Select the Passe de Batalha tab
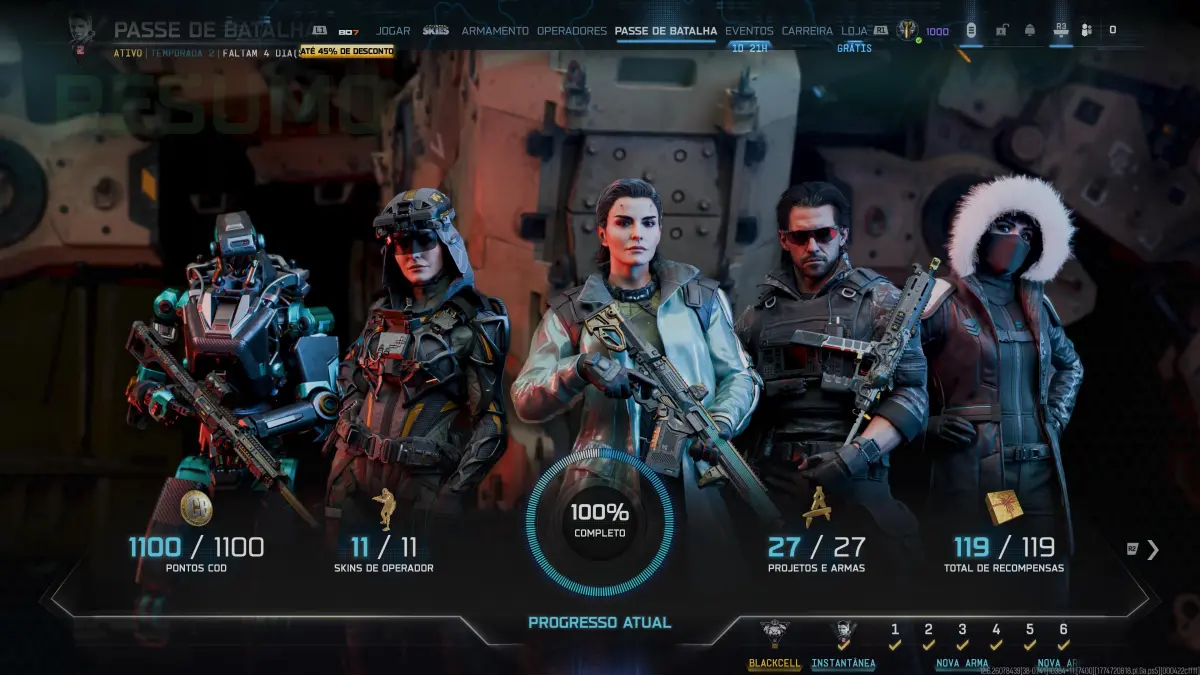 click(666, 31)
